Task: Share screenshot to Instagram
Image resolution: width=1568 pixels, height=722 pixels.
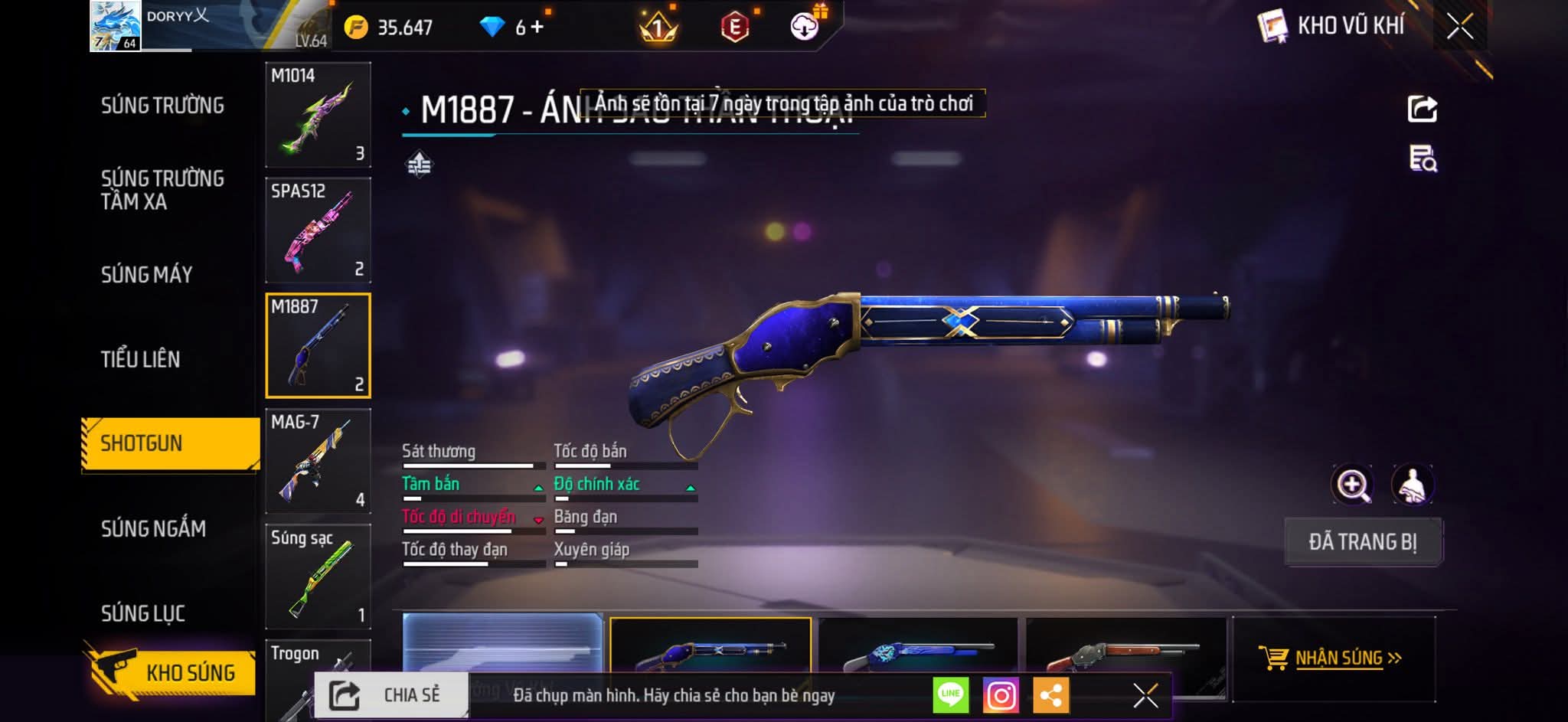Action: tap(1001, 695)
